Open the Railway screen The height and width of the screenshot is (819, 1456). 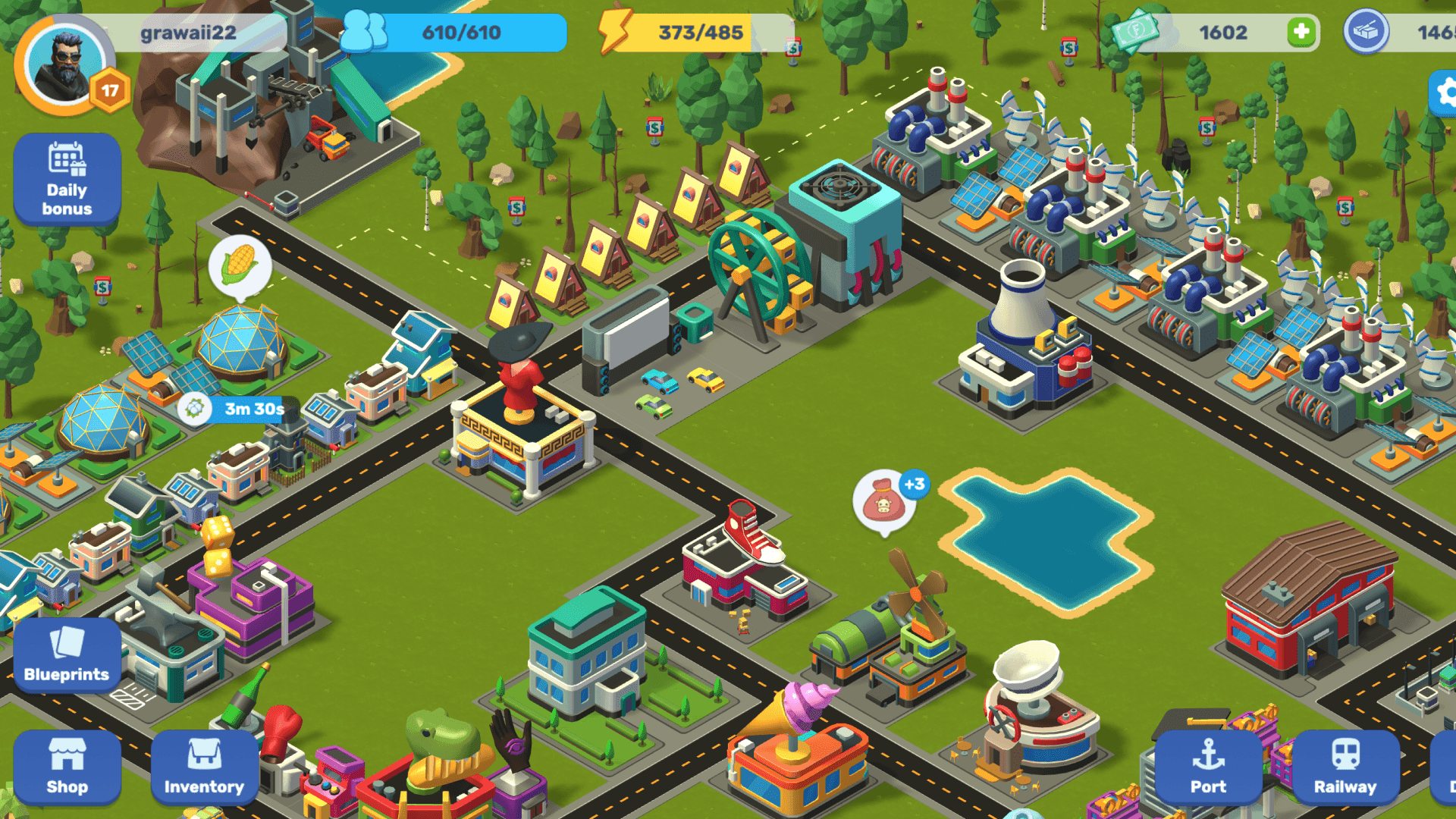tap(1345, 767)
